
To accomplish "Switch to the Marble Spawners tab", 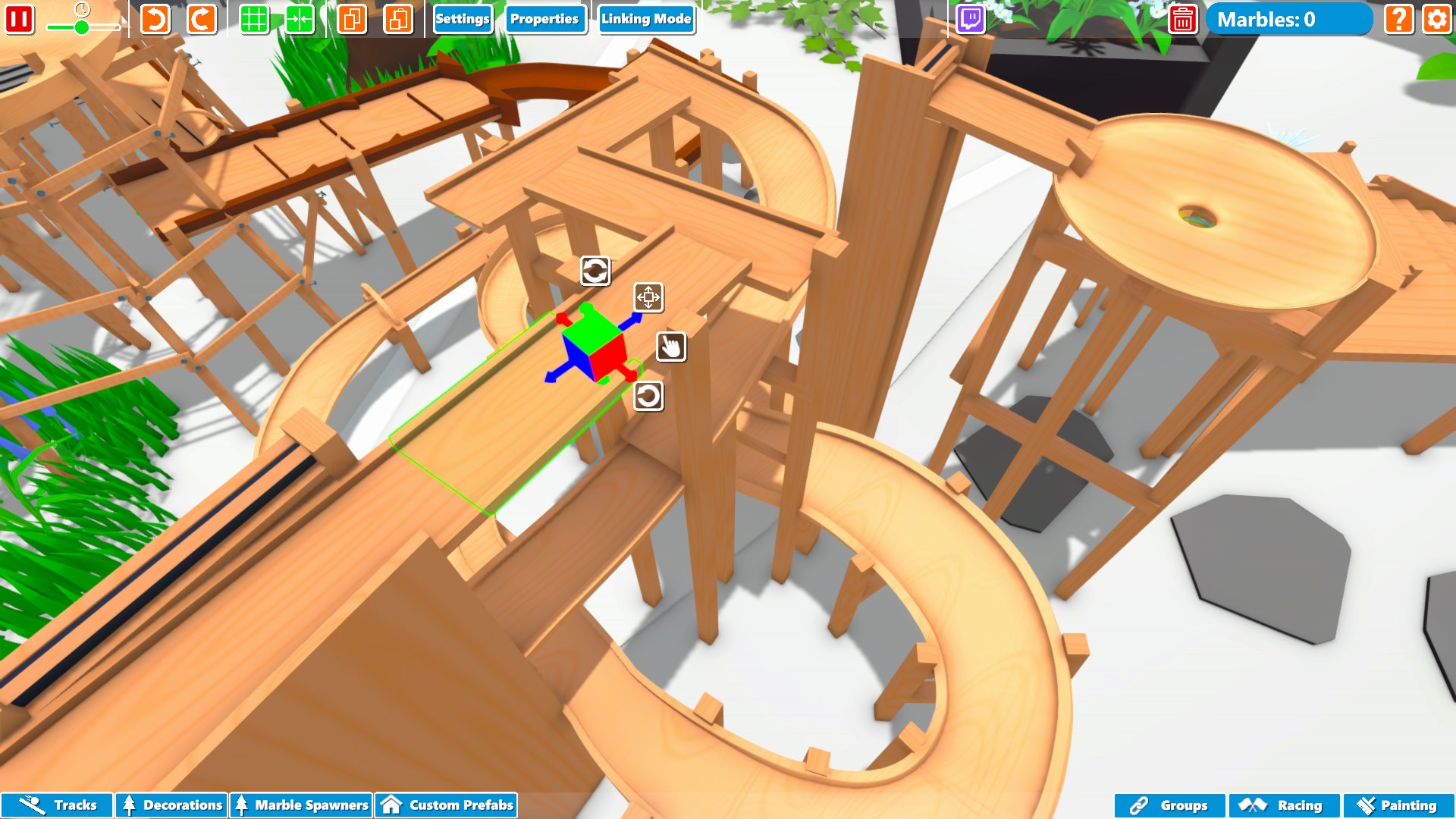I will pos(302,805).
